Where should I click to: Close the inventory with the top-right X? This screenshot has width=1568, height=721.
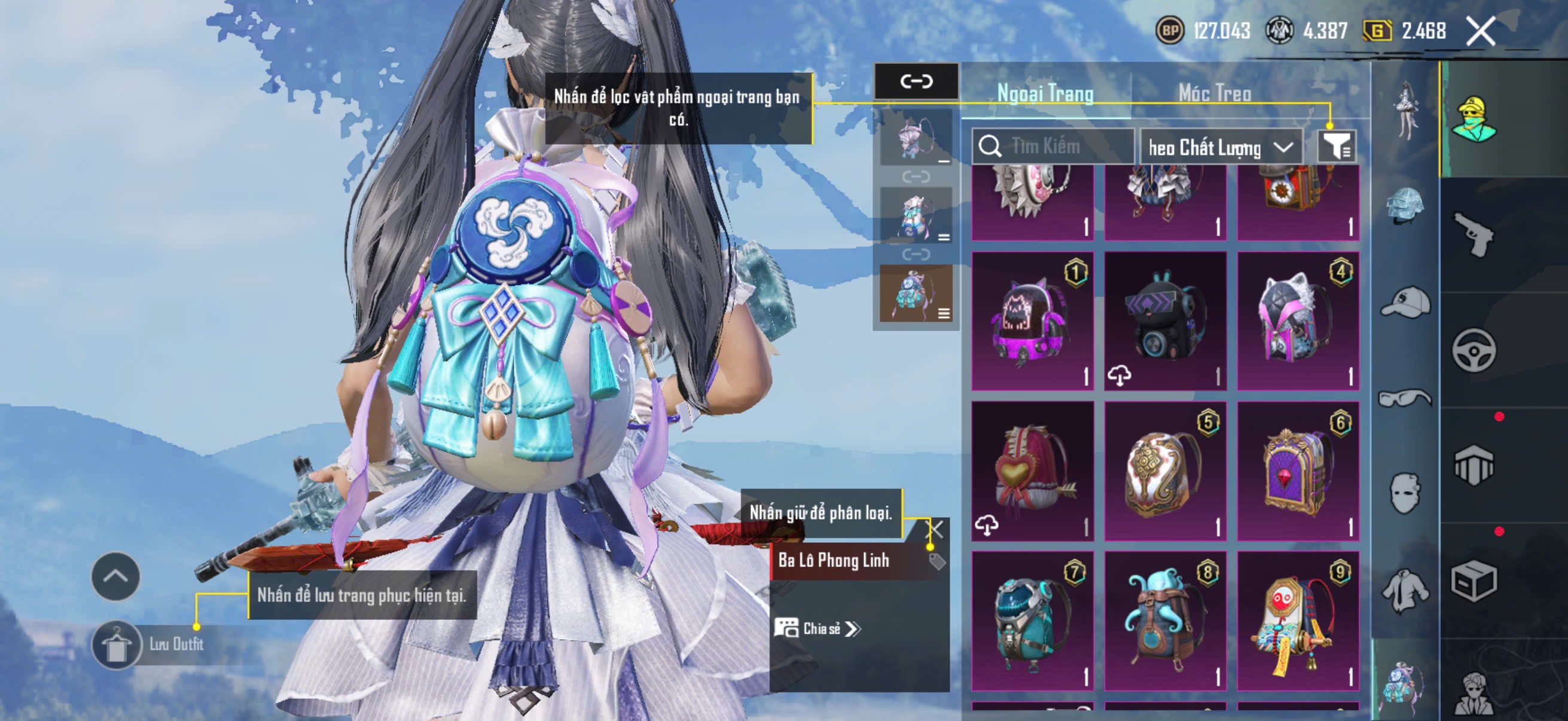click(1480, 31)
